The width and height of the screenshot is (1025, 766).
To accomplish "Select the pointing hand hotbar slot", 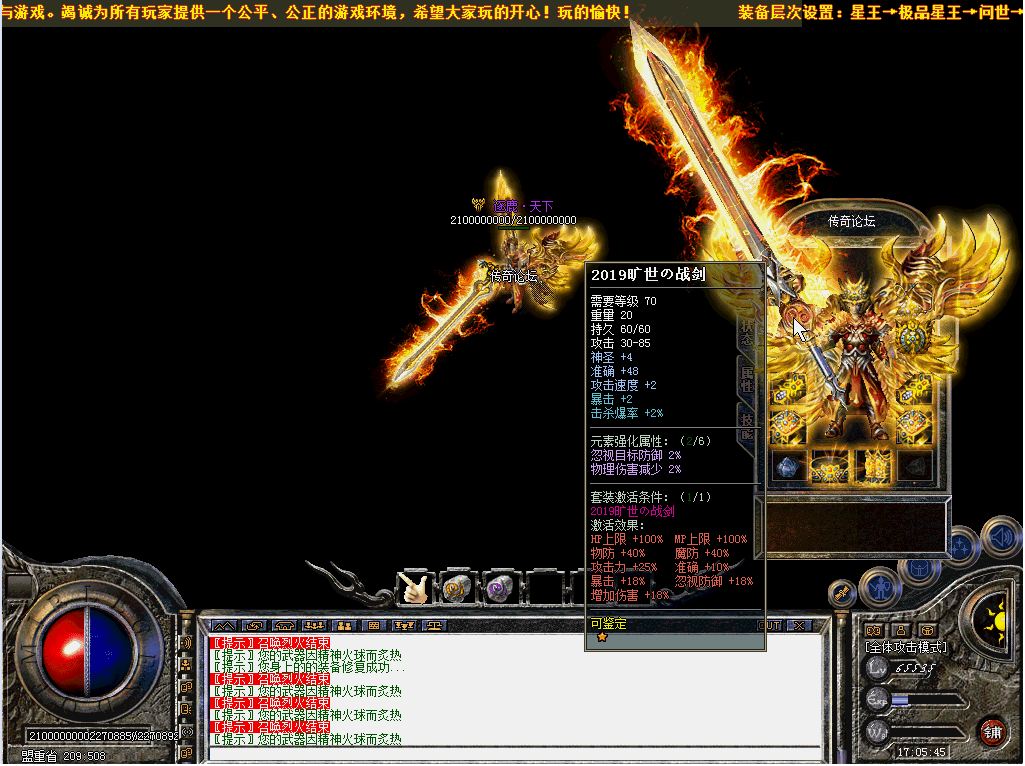I will tap(413, 588).
